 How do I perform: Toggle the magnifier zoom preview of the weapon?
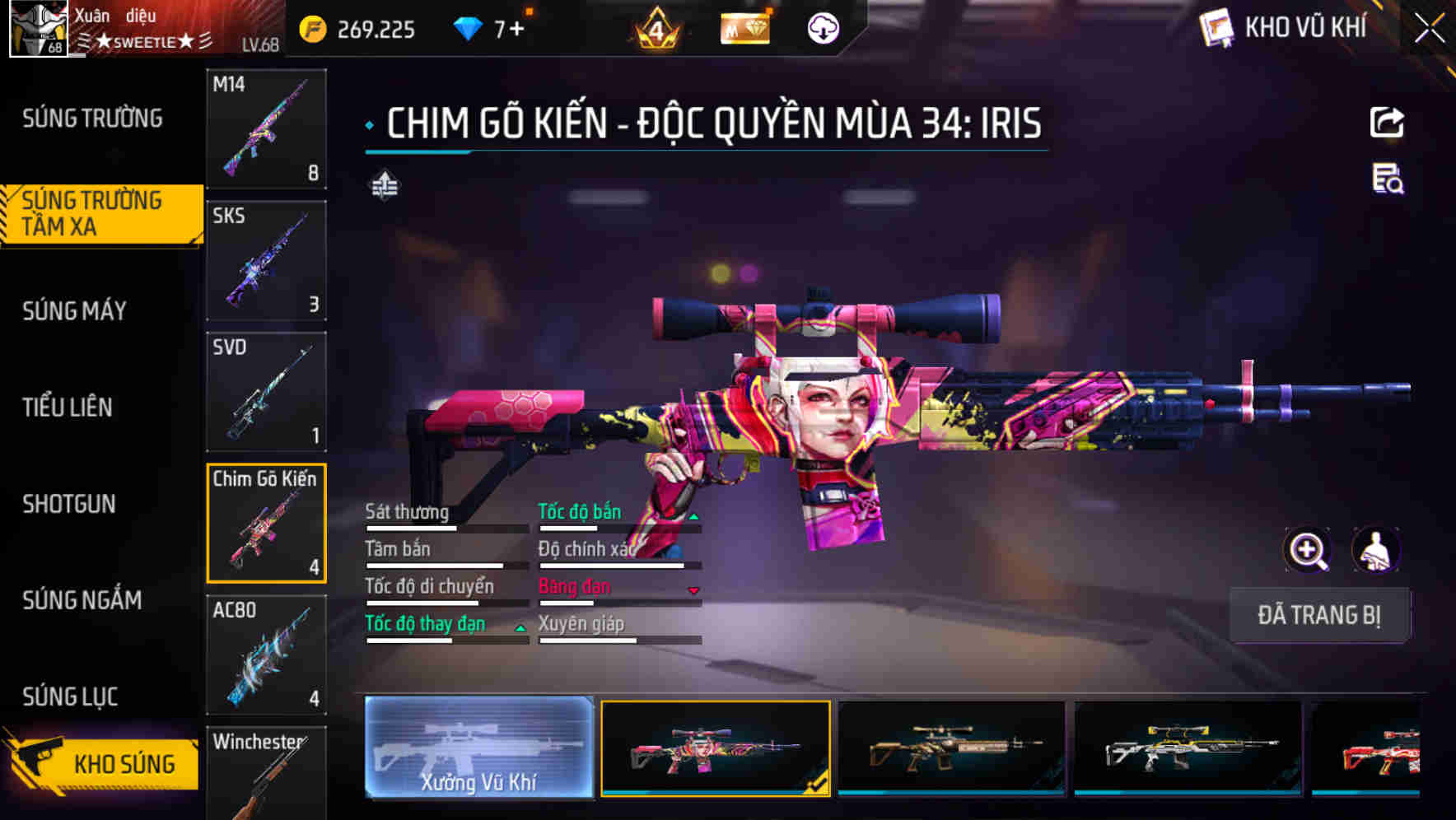(1309, 550)
